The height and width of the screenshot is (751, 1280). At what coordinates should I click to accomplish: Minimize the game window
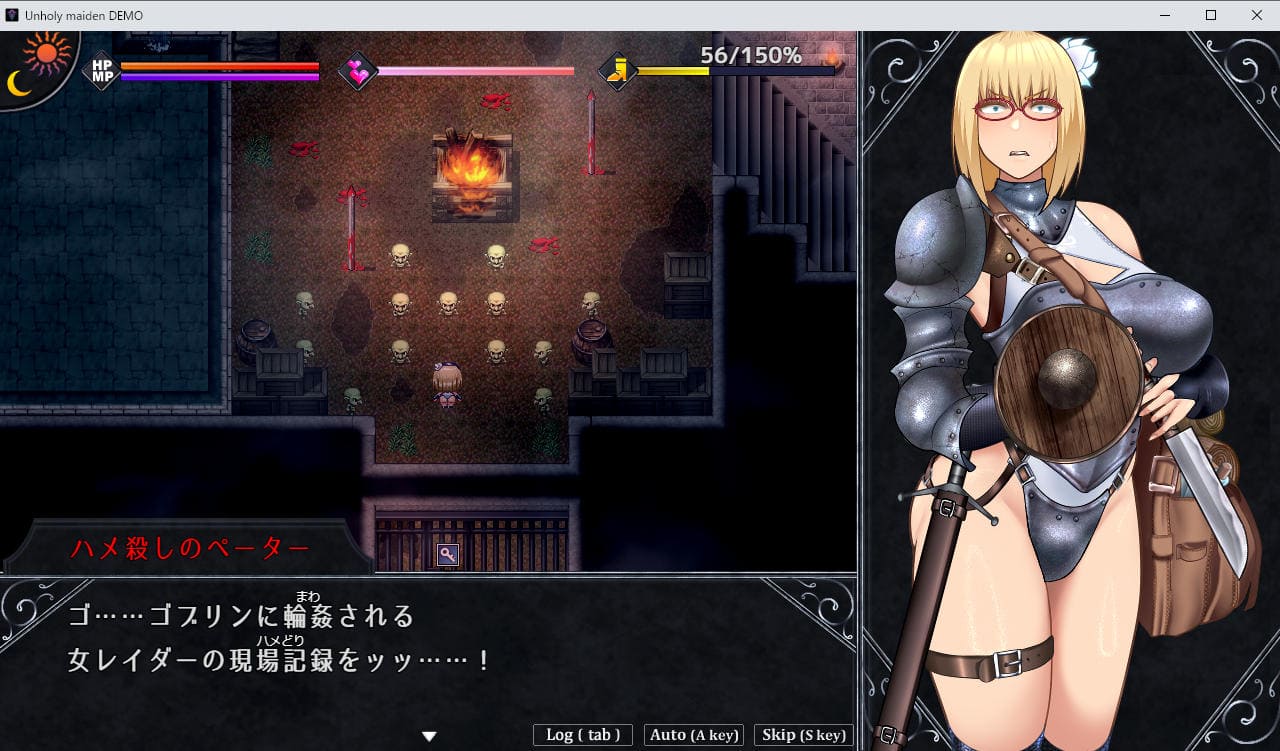(1165, 15)
